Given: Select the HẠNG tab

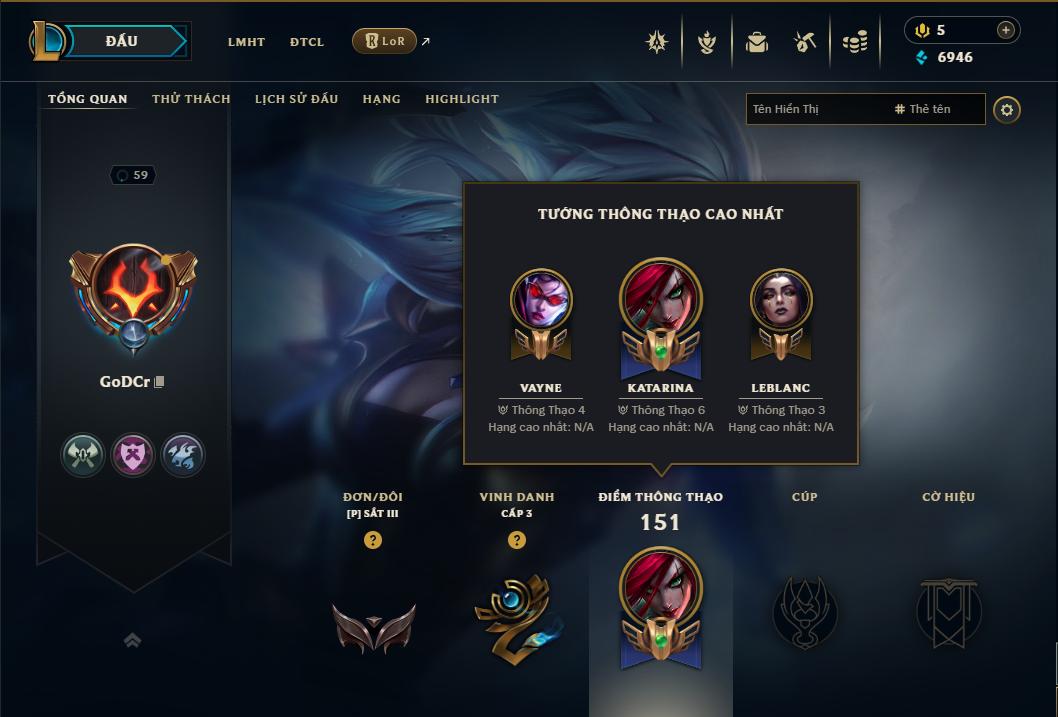Looking at the screenshot, I should click(381, 99).
